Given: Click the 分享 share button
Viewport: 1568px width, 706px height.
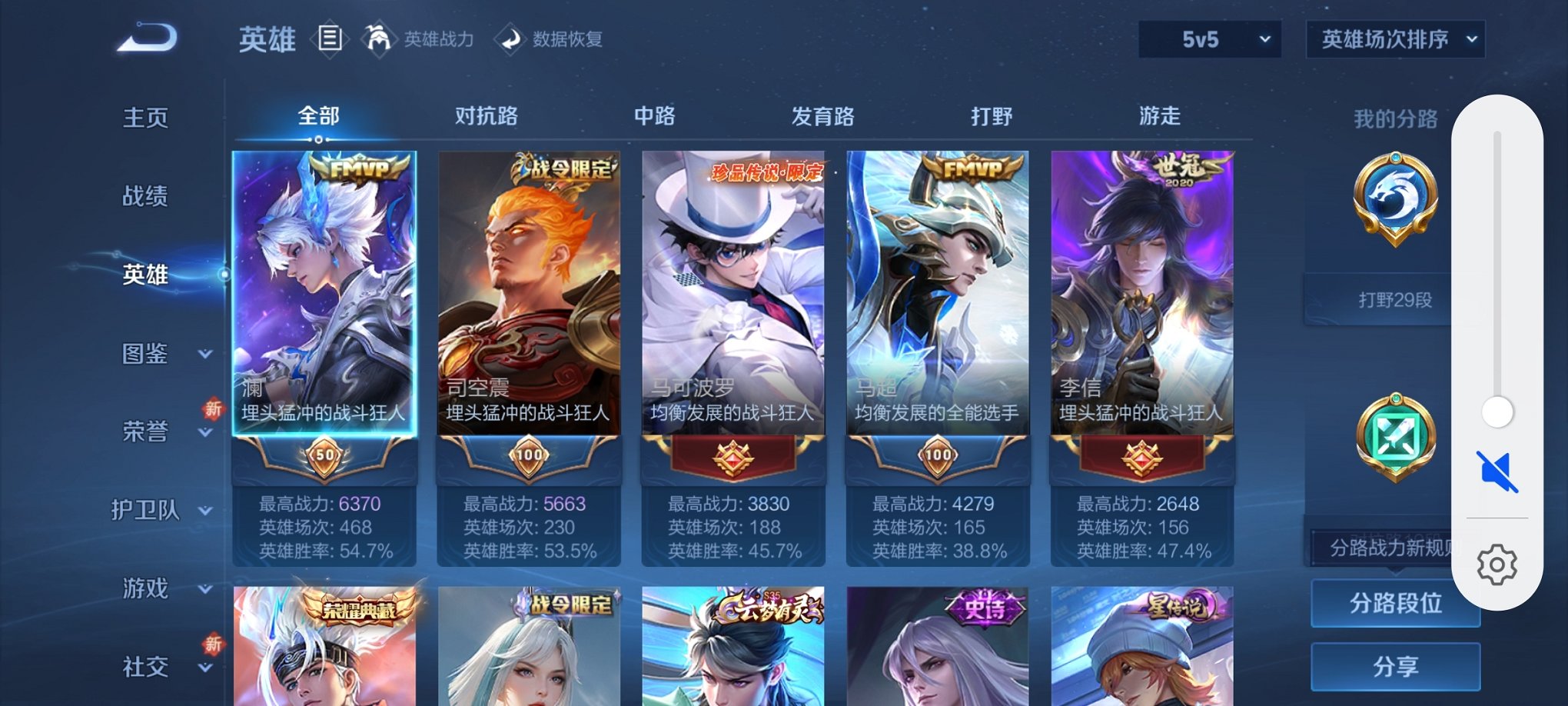Looking at the screenshot, I should tap(1395, 666).
